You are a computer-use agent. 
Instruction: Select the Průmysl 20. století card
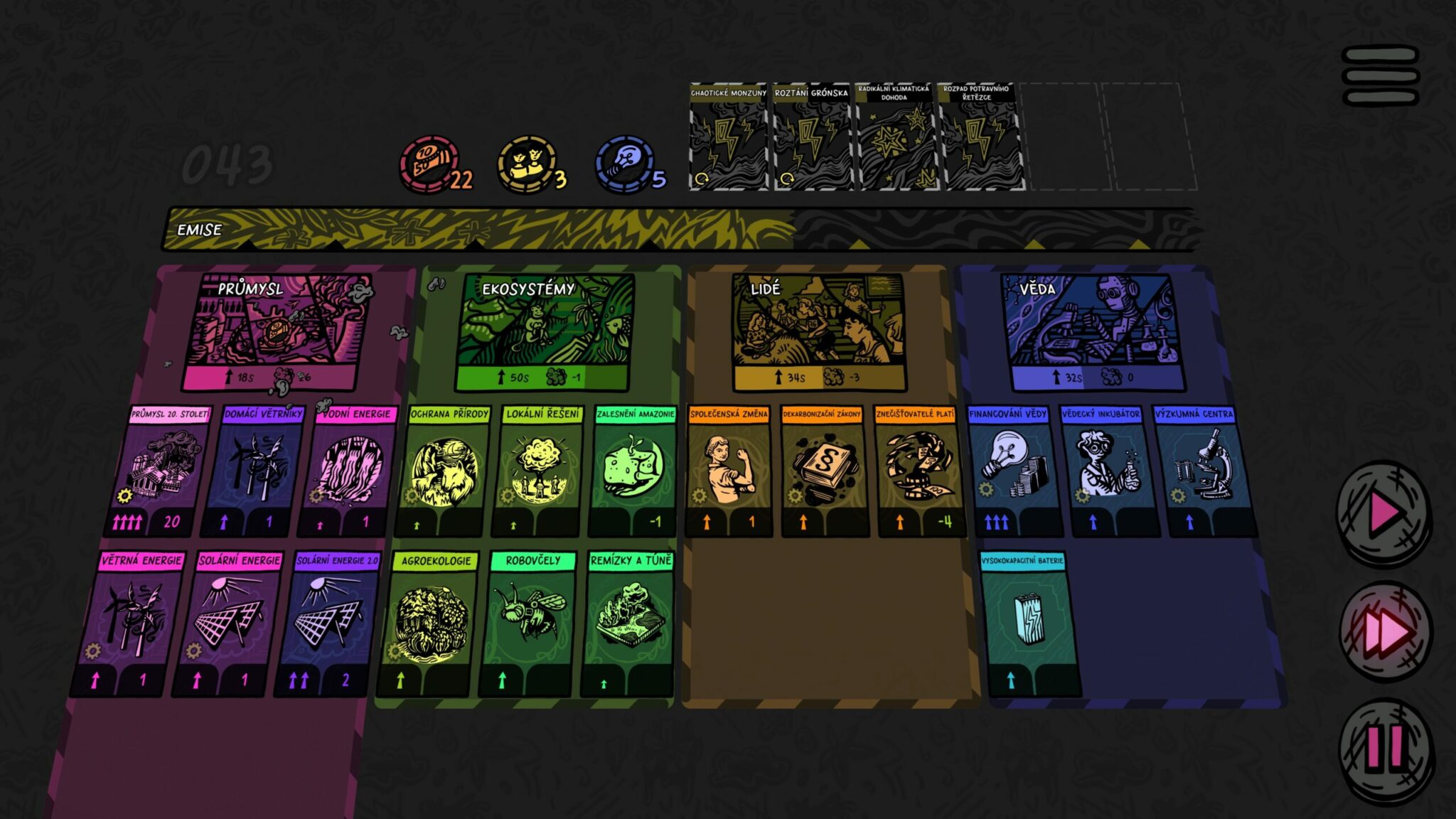163,471
